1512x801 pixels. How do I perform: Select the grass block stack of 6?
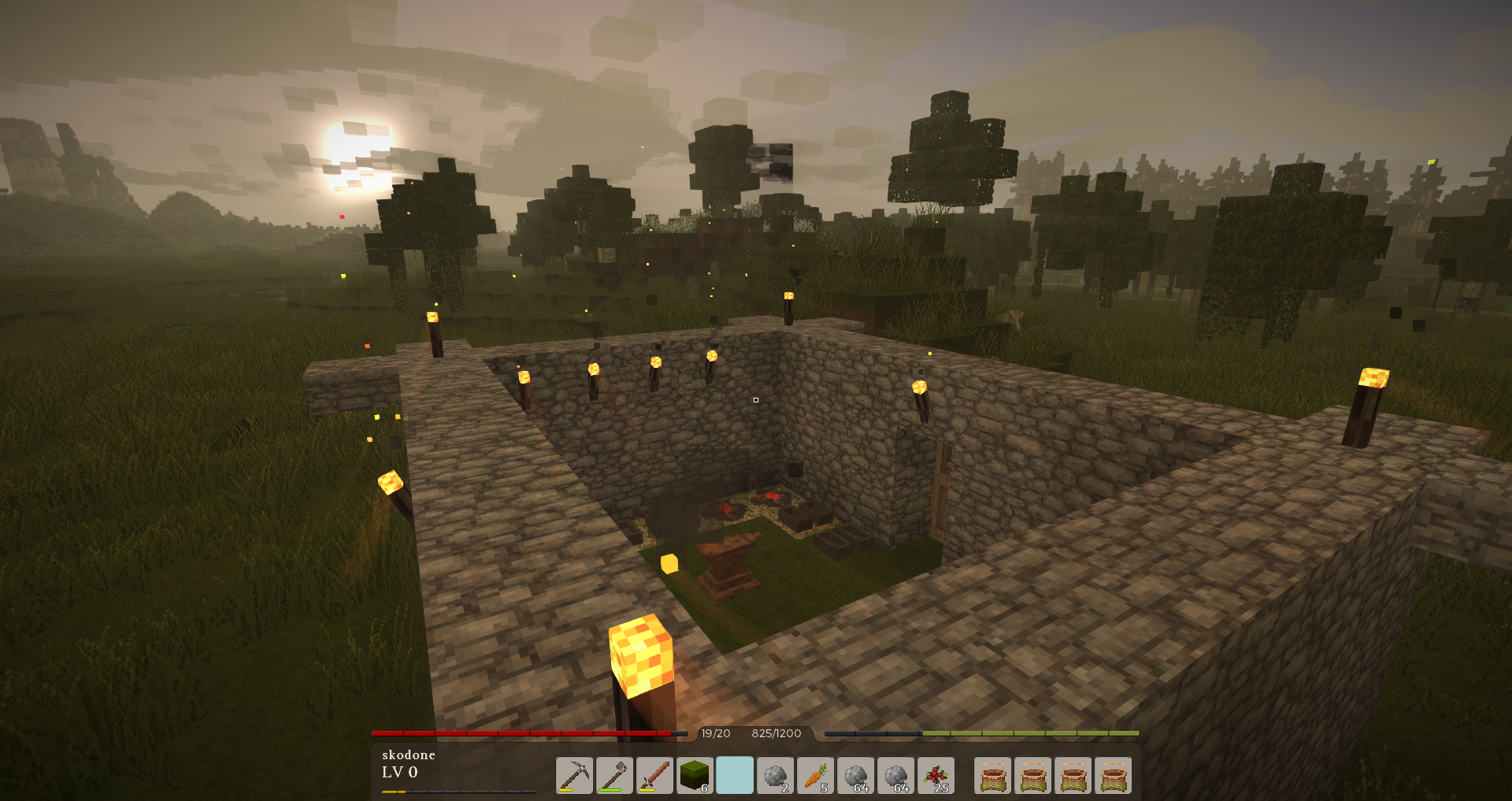tap(695, 775)
